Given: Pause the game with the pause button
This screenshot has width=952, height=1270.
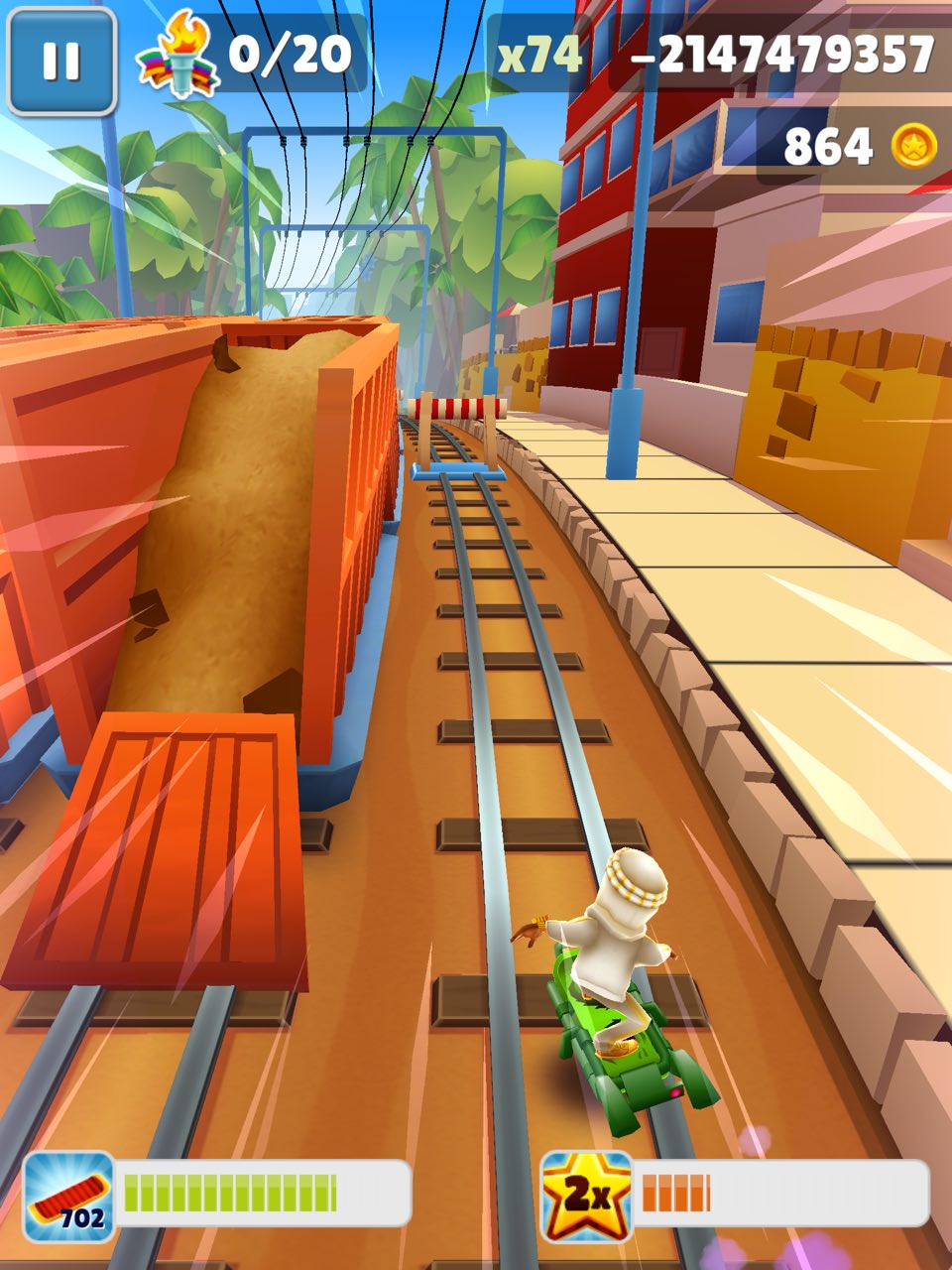Looking at the screenshot, I should [x=60, y=61].
